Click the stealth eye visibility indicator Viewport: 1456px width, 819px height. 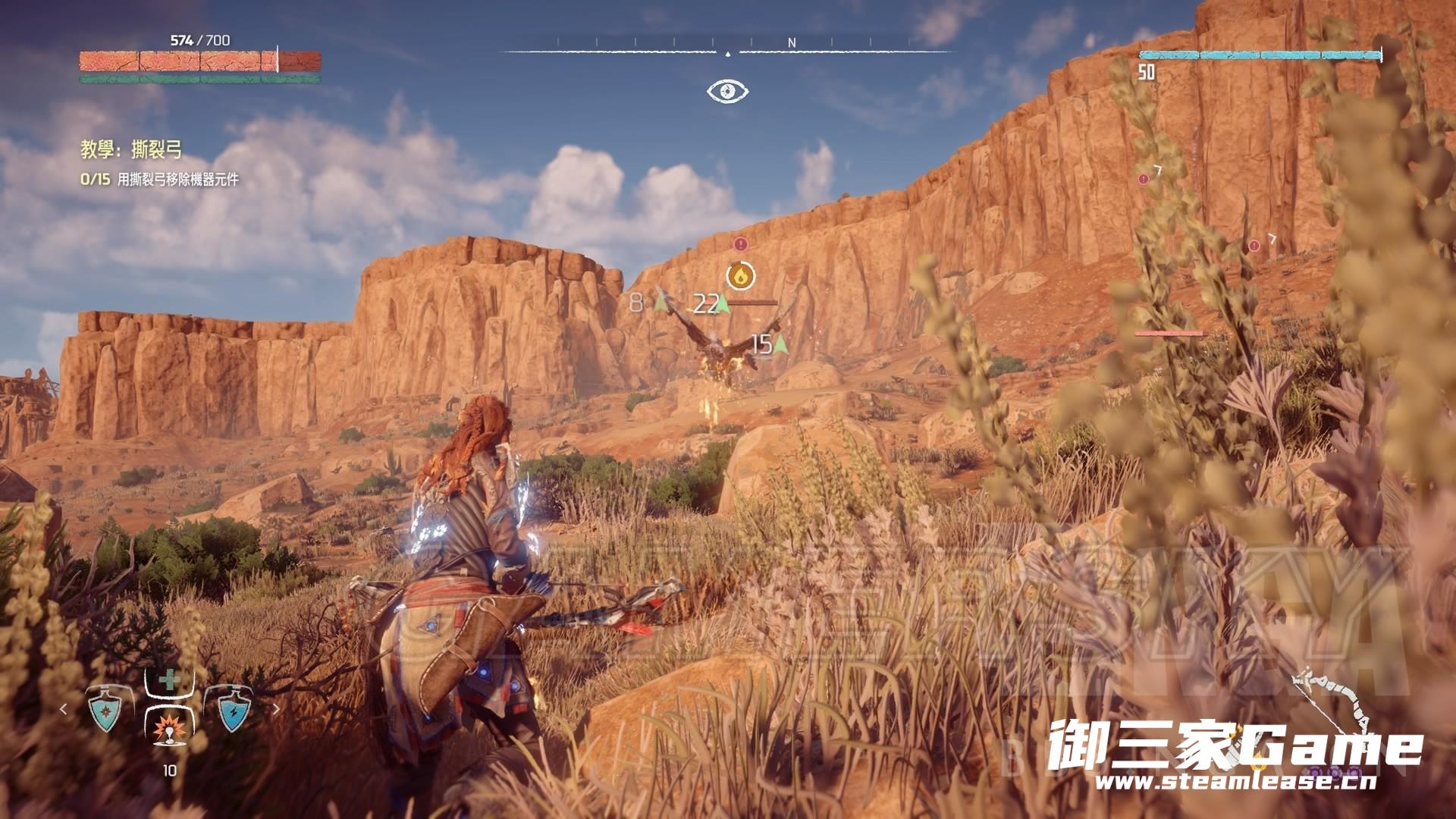[x=728, y=92]
